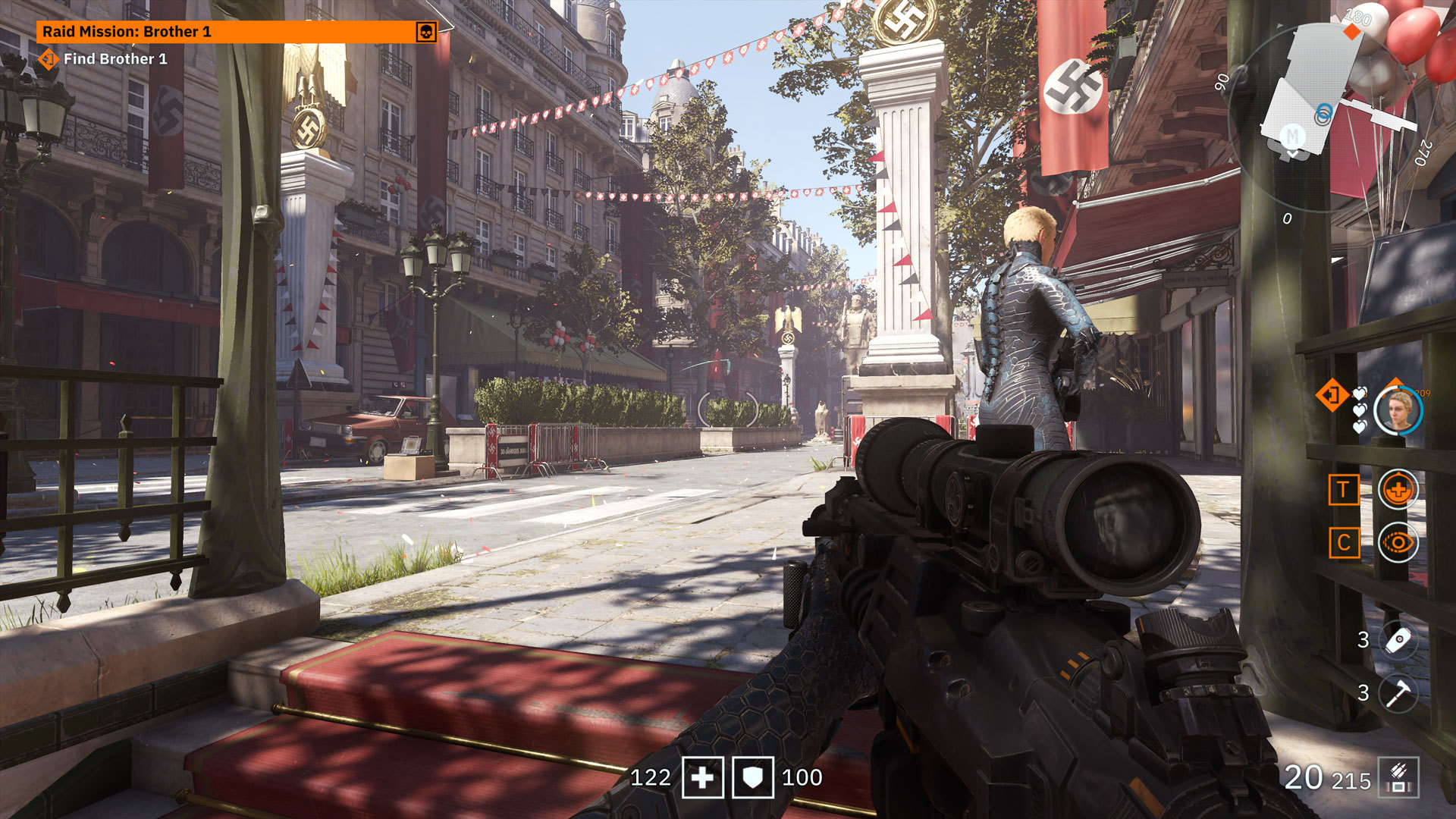Click the M mission marker on the minimap
This screenshot has width=1456, height=819.
pyautogui.click(x=1292, y=136)
